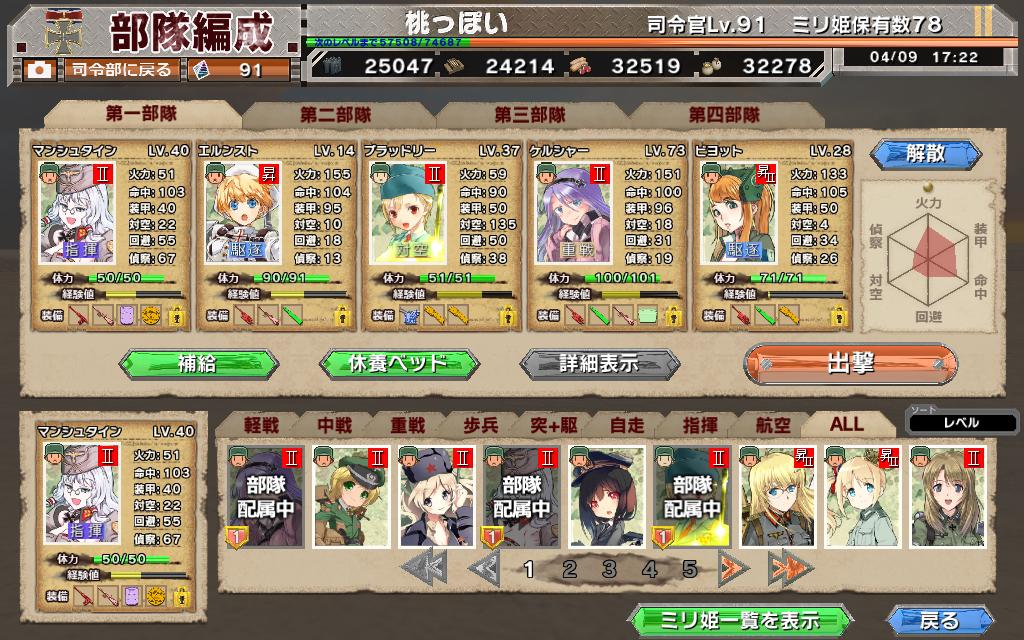Open the レベル sort dropdown
This screenshot has width=1024, height=640.
(961, 423)
